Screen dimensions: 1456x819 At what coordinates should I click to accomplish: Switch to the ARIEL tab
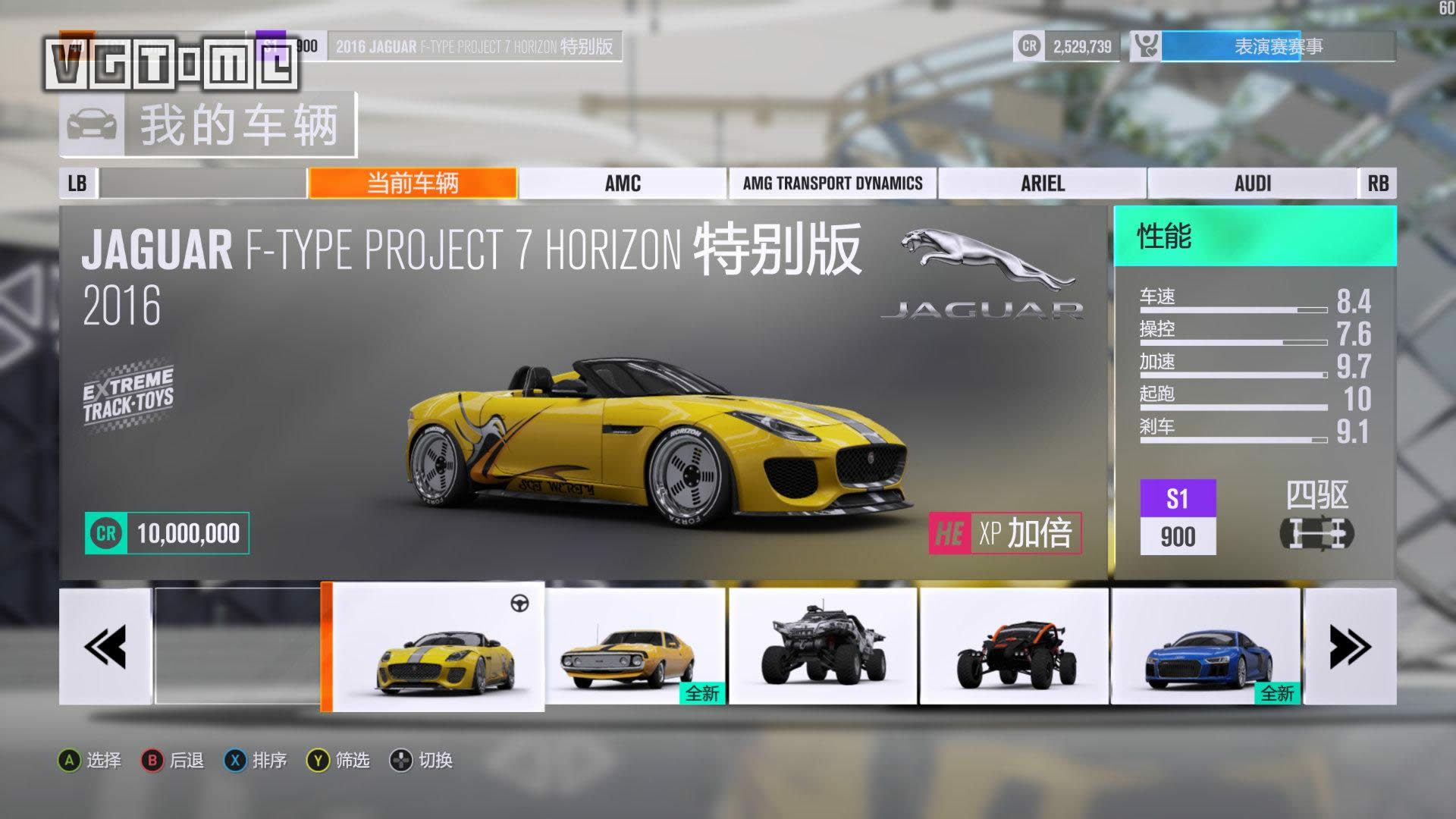(1043, 184)
